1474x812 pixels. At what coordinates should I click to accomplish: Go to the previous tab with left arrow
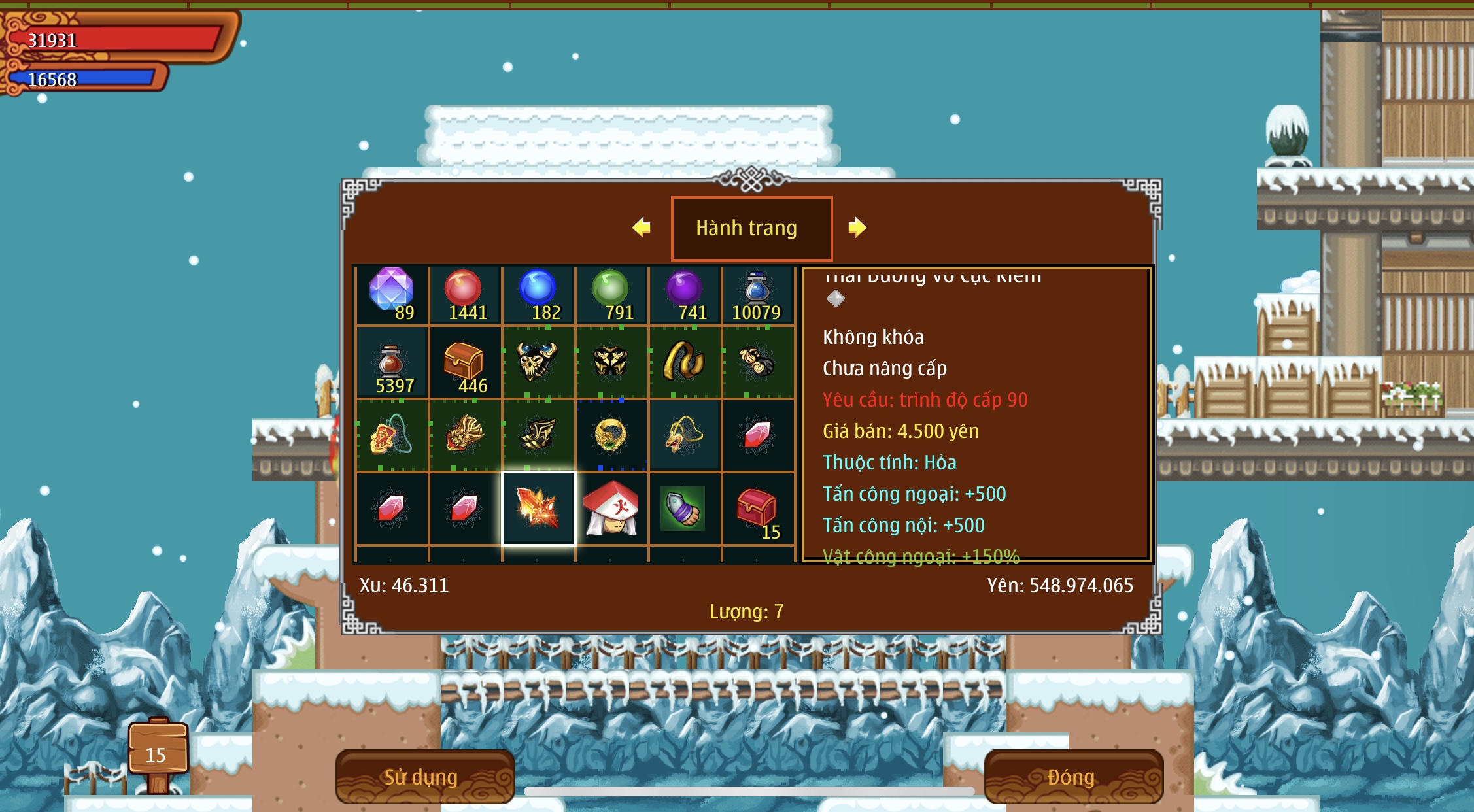[642, 228]
